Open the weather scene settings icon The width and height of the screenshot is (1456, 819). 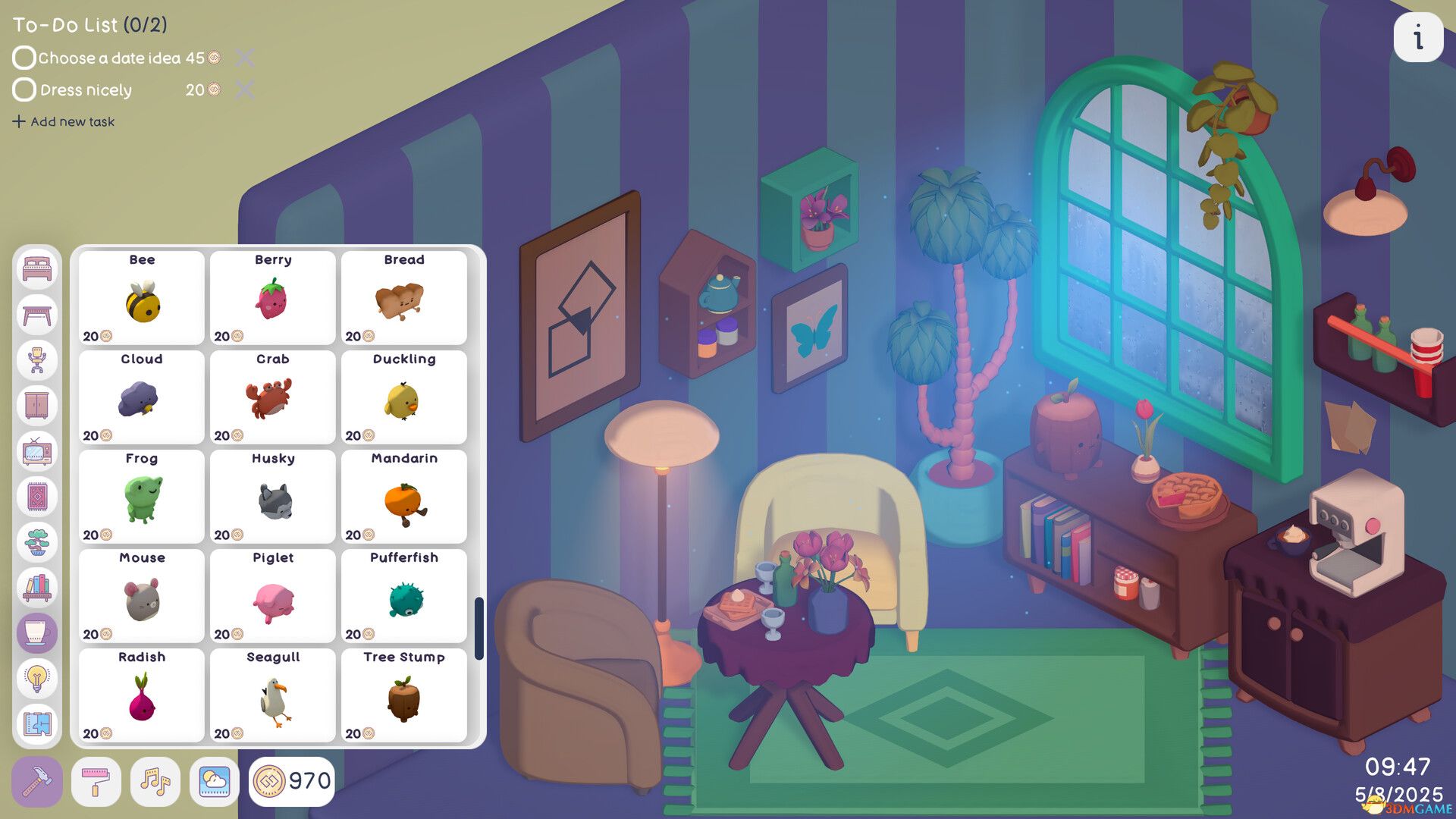(213, 781)
